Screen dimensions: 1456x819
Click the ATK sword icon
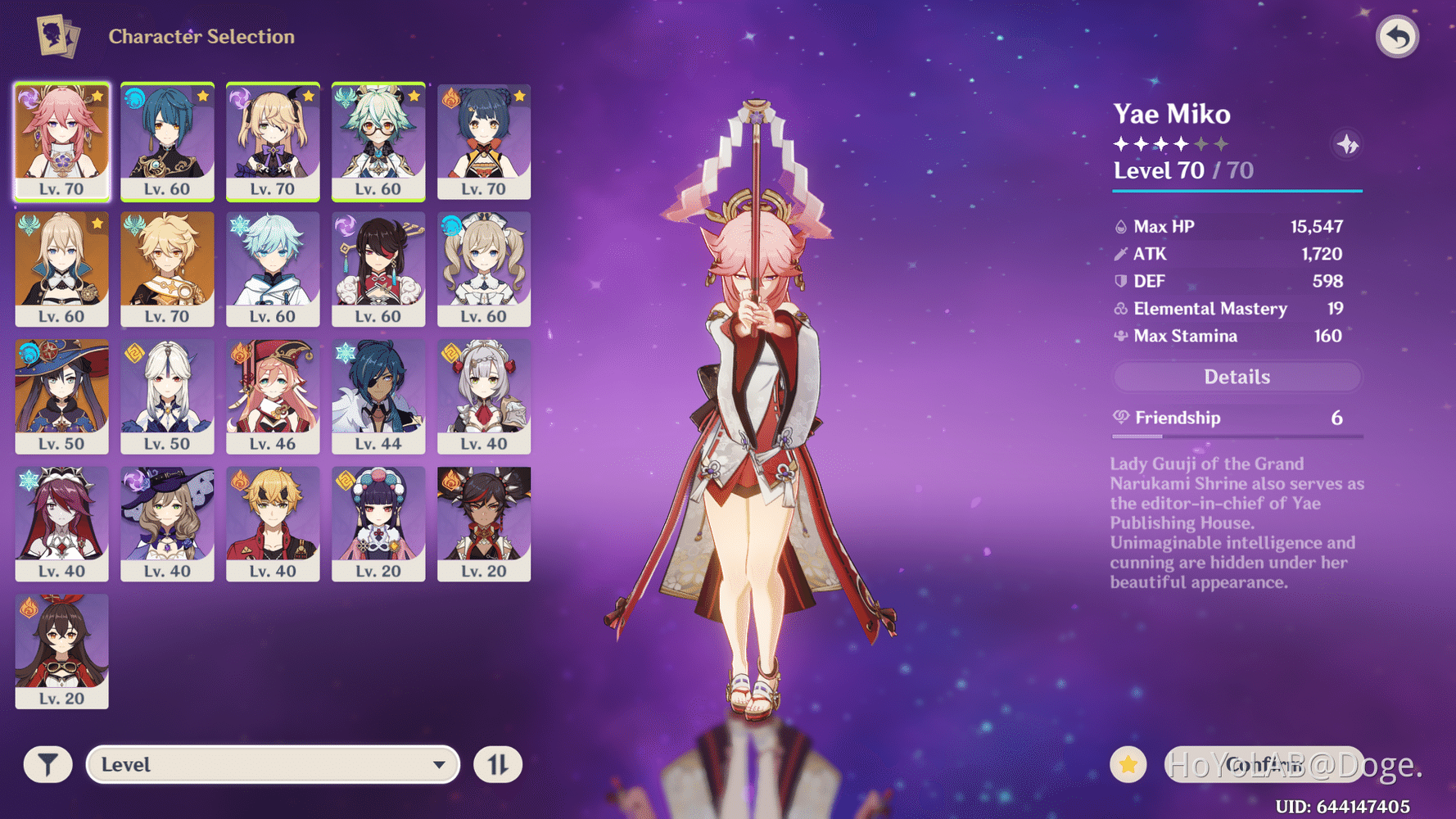(1121, 254)
